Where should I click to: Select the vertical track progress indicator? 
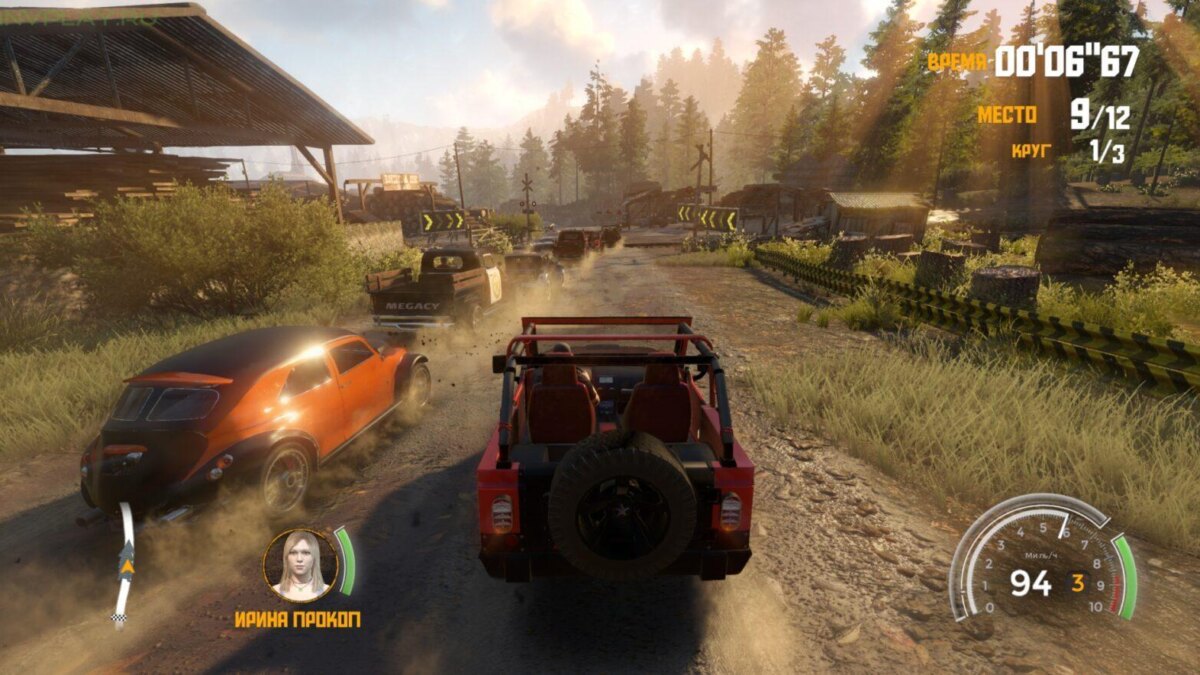[x=125, y=564]
